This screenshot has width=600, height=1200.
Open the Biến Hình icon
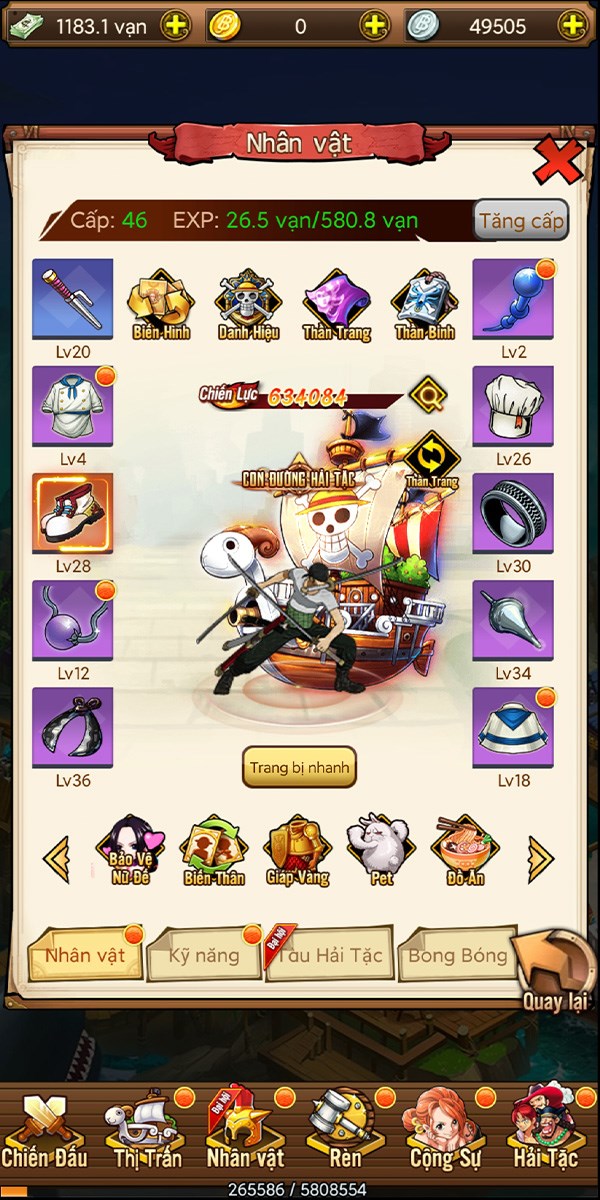pos(161,303)
